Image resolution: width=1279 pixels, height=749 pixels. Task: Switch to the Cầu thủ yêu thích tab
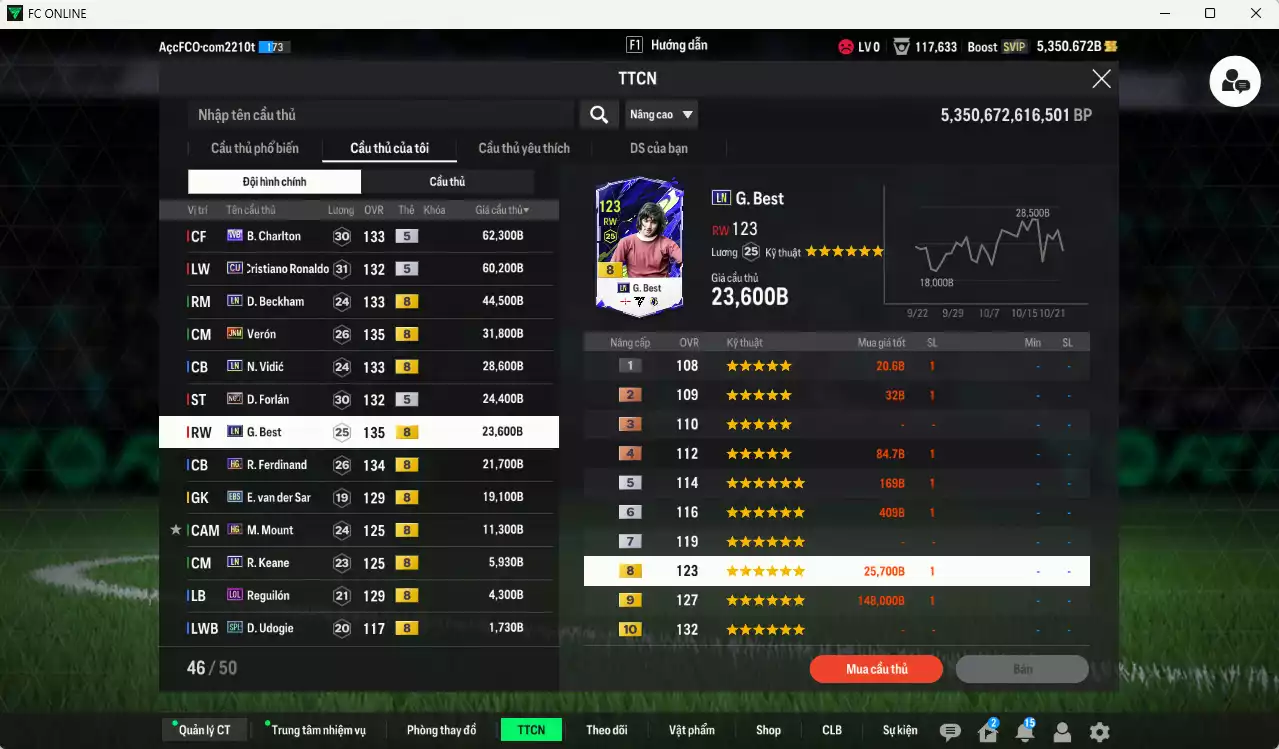[524, 148]
